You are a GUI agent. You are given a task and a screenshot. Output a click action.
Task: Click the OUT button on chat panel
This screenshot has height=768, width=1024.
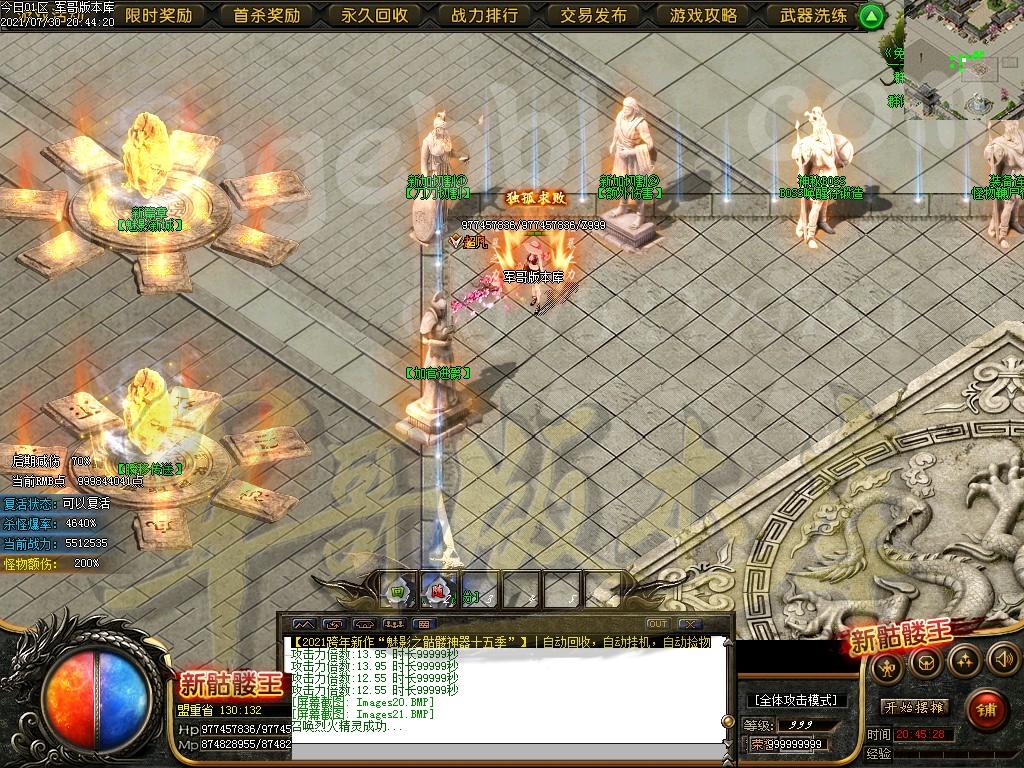pos(657,624)
